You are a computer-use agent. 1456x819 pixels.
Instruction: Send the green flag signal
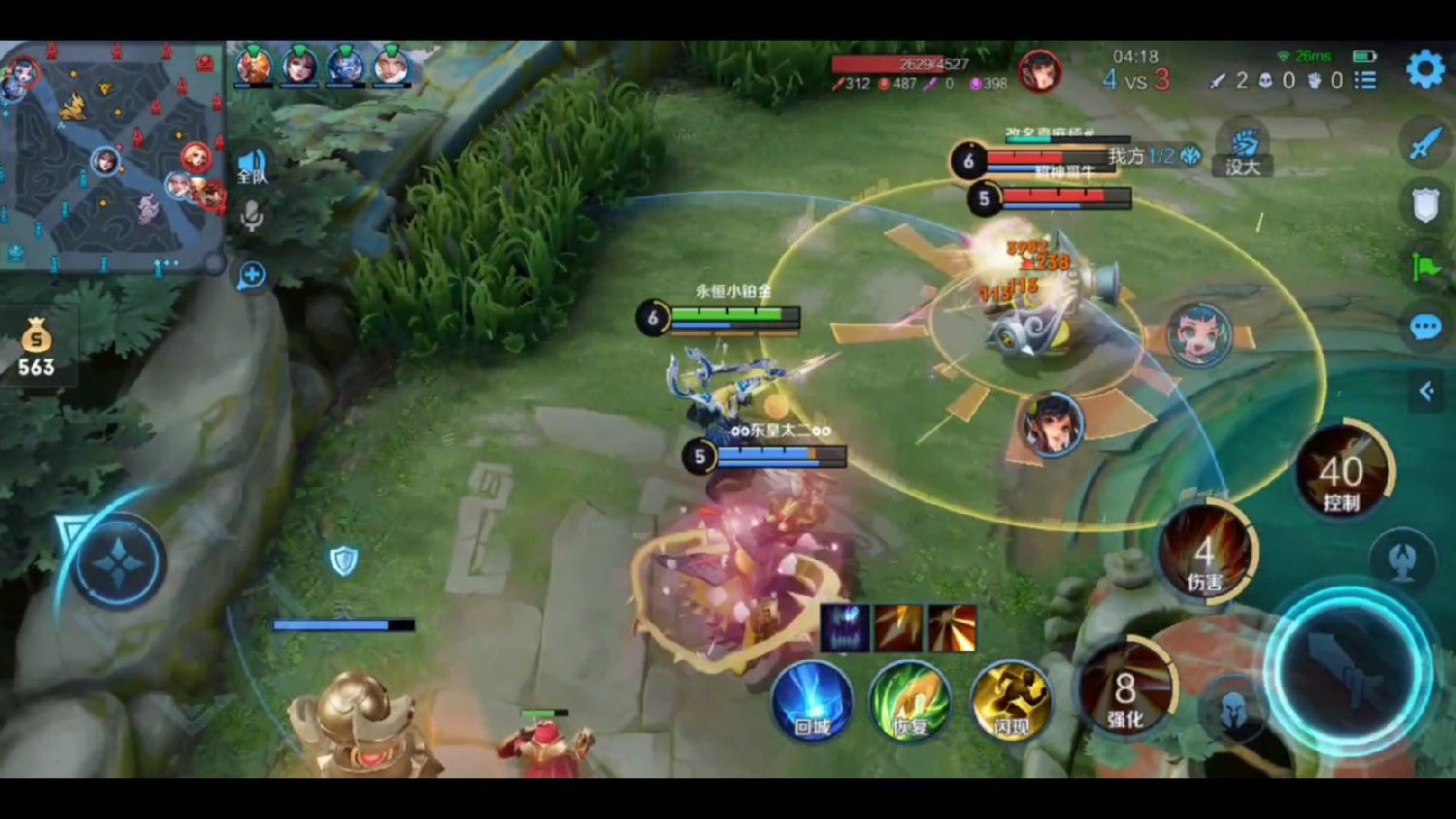1425,266
